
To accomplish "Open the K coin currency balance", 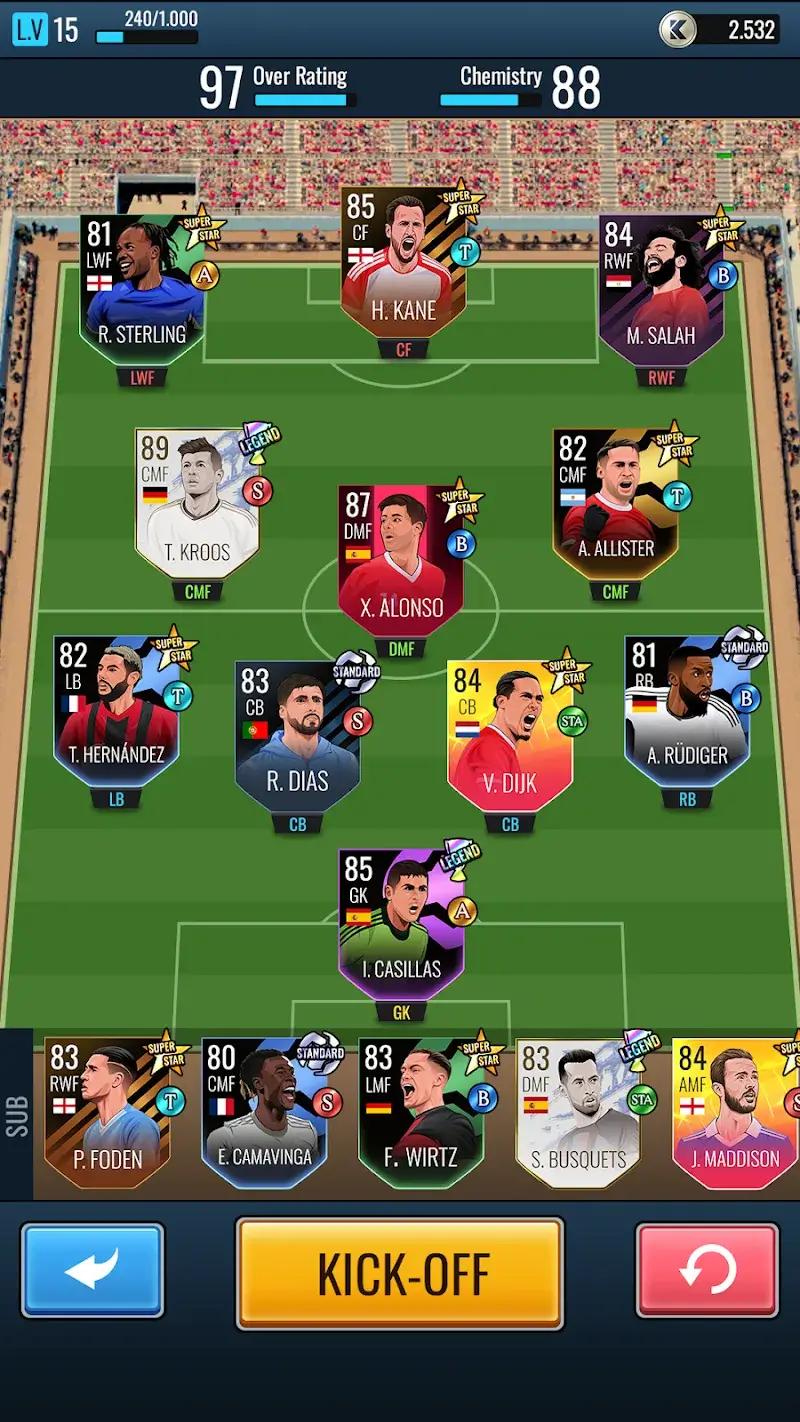I will point(718,29).
